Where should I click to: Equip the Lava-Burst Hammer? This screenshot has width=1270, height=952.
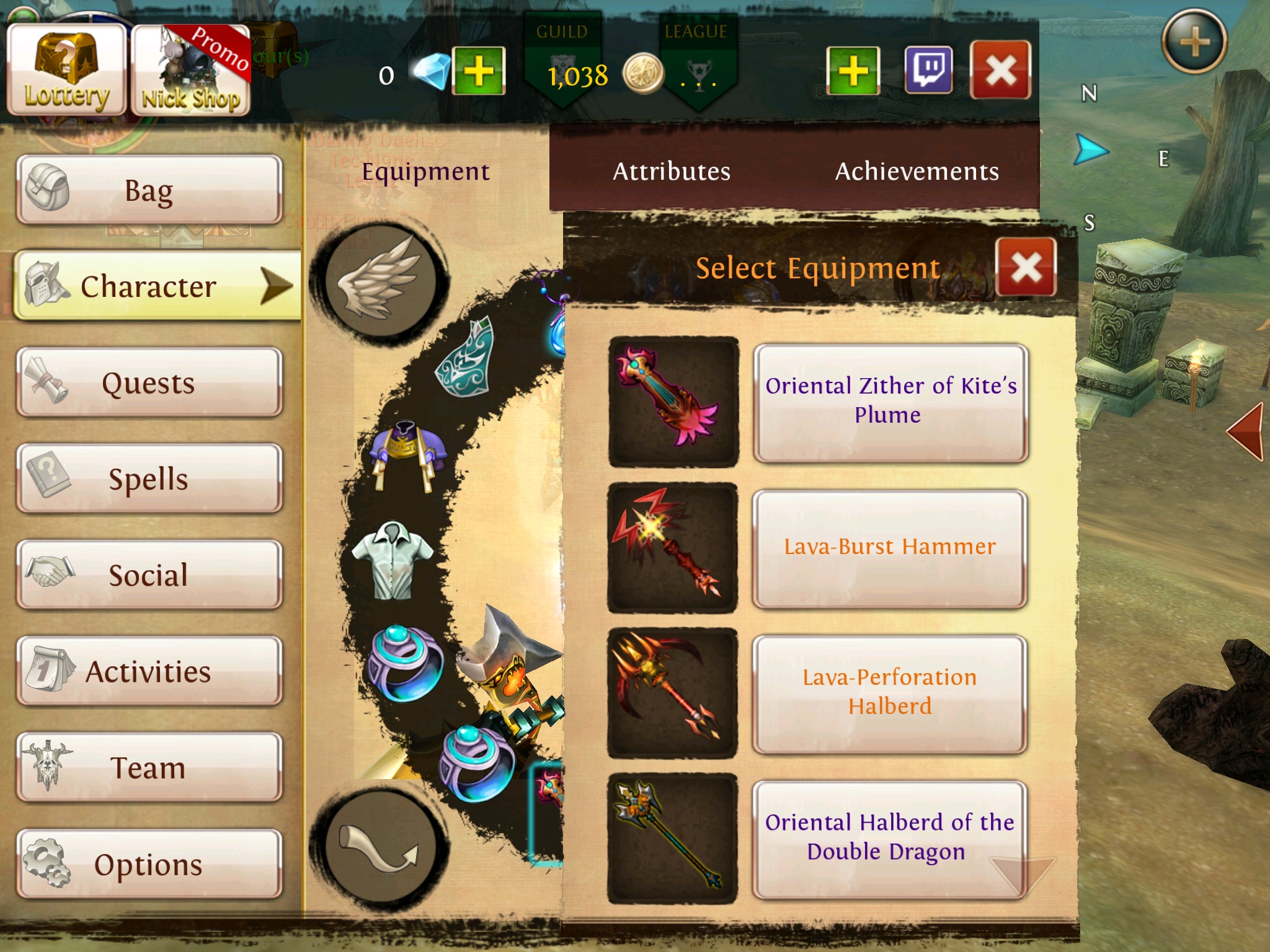pyautogui.click(x=890, y=548)
